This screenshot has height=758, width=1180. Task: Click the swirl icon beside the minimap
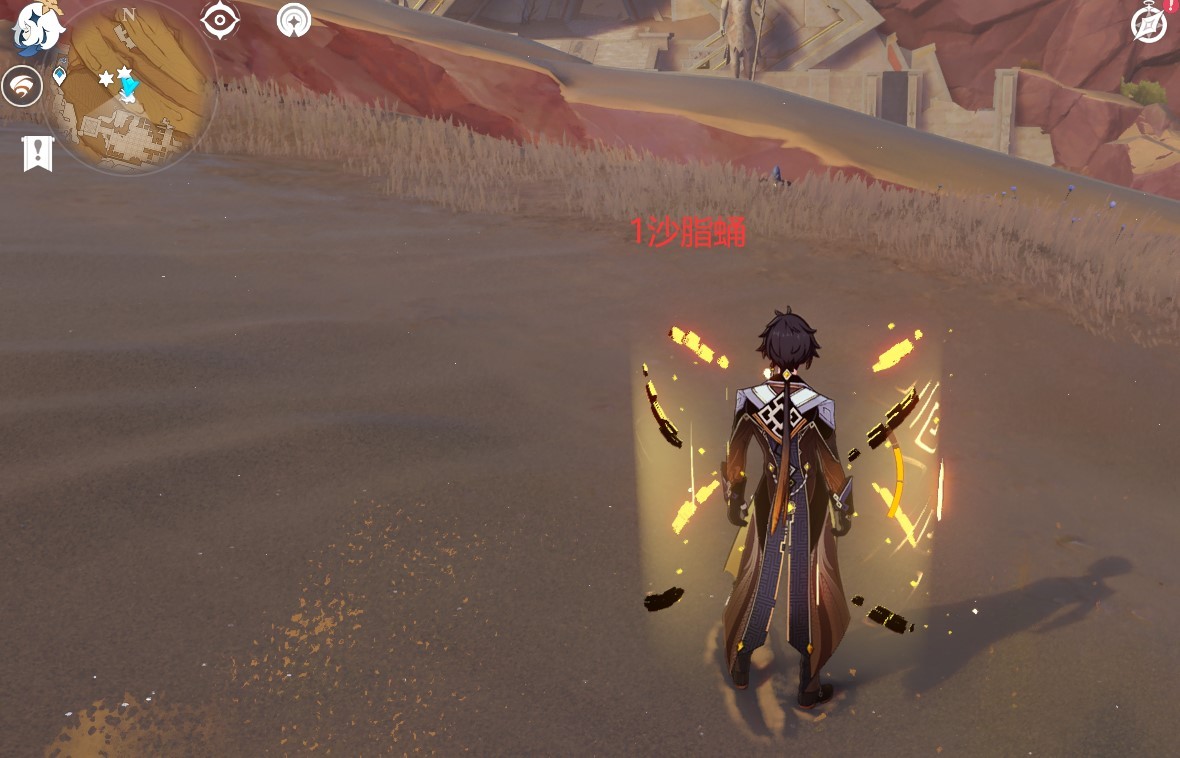21,87
